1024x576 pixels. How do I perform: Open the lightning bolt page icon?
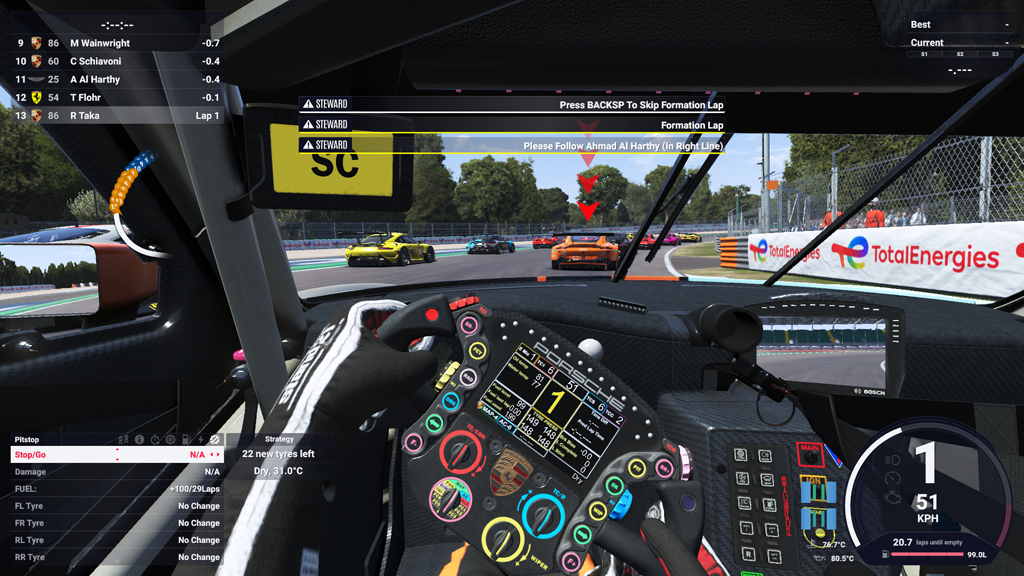tap(200, 439)
